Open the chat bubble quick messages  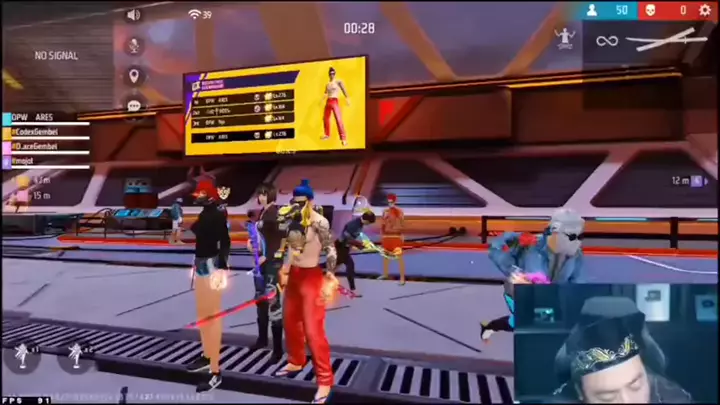[133, 104]
